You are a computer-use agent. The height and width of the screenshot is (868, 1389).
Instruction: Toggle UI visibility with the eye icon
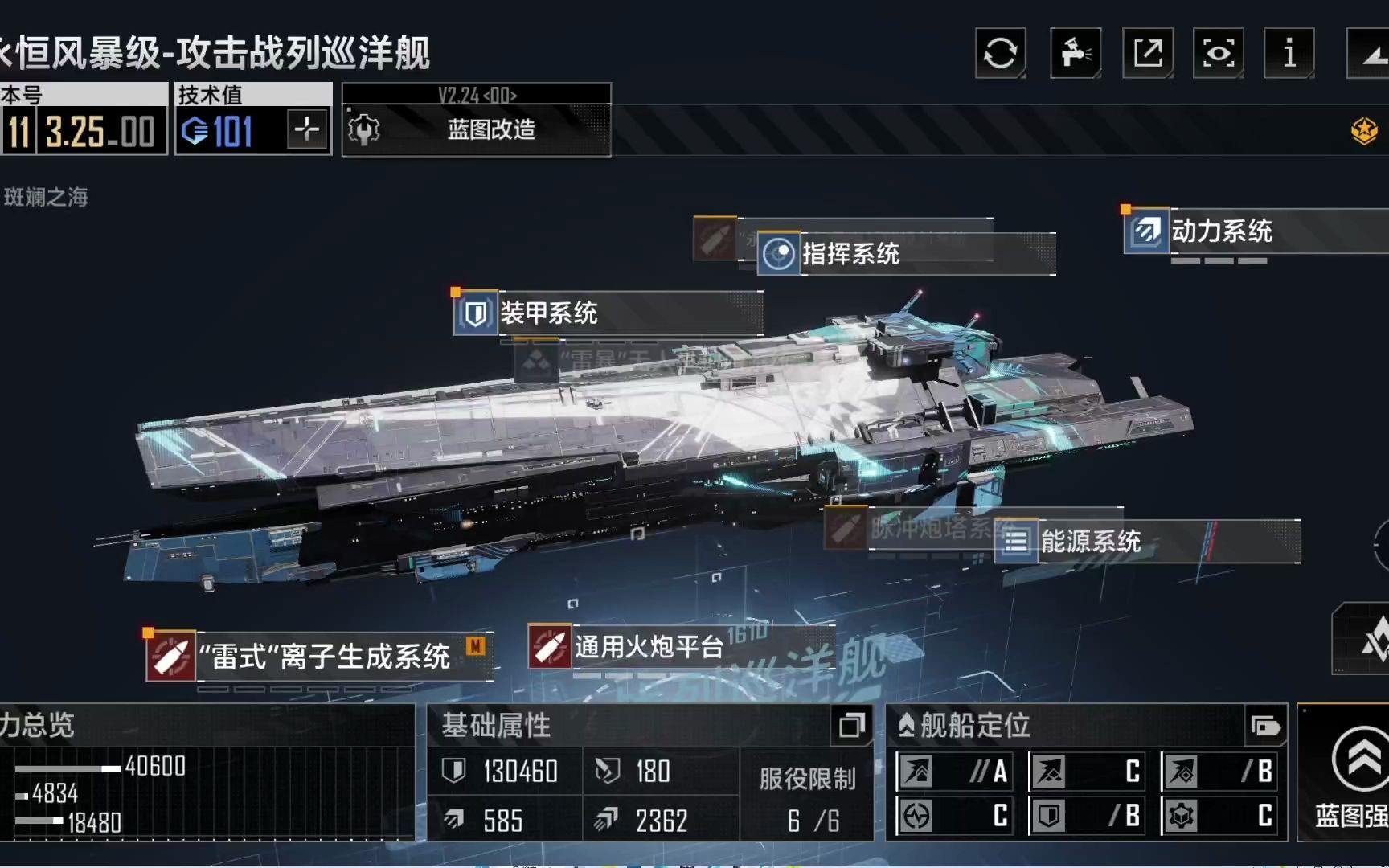coord(1219,54)
